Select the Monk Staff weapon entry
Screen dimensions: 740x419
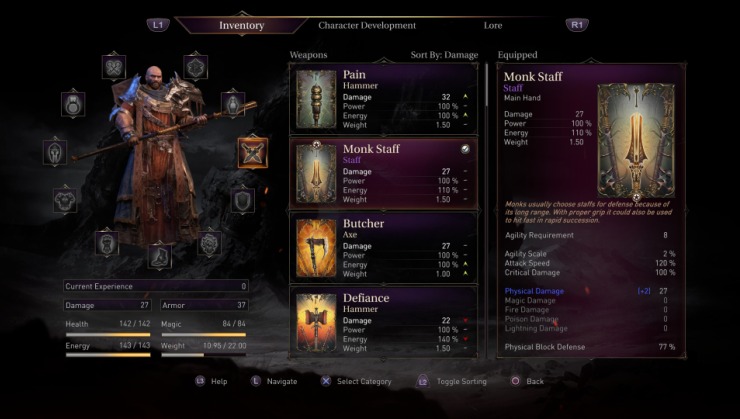(383, 173)
